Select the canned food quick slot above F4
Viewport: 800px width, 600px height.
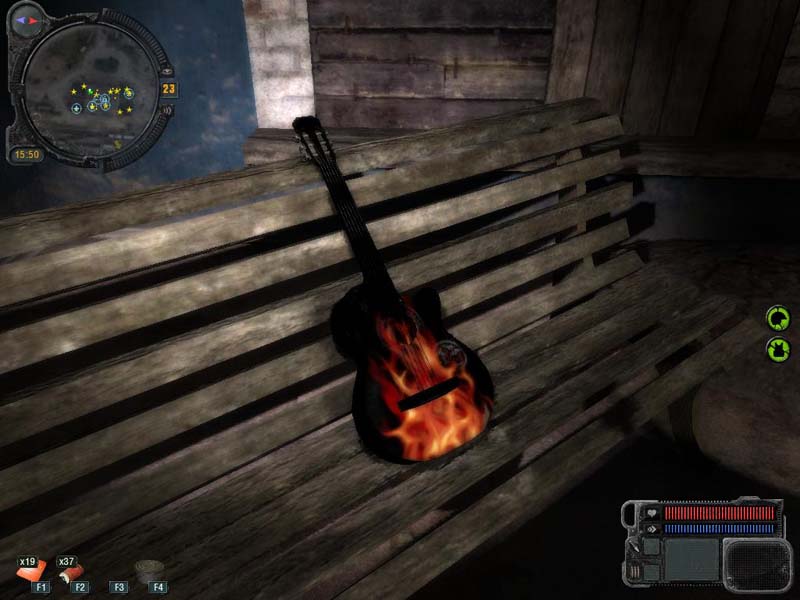[149, 569]
